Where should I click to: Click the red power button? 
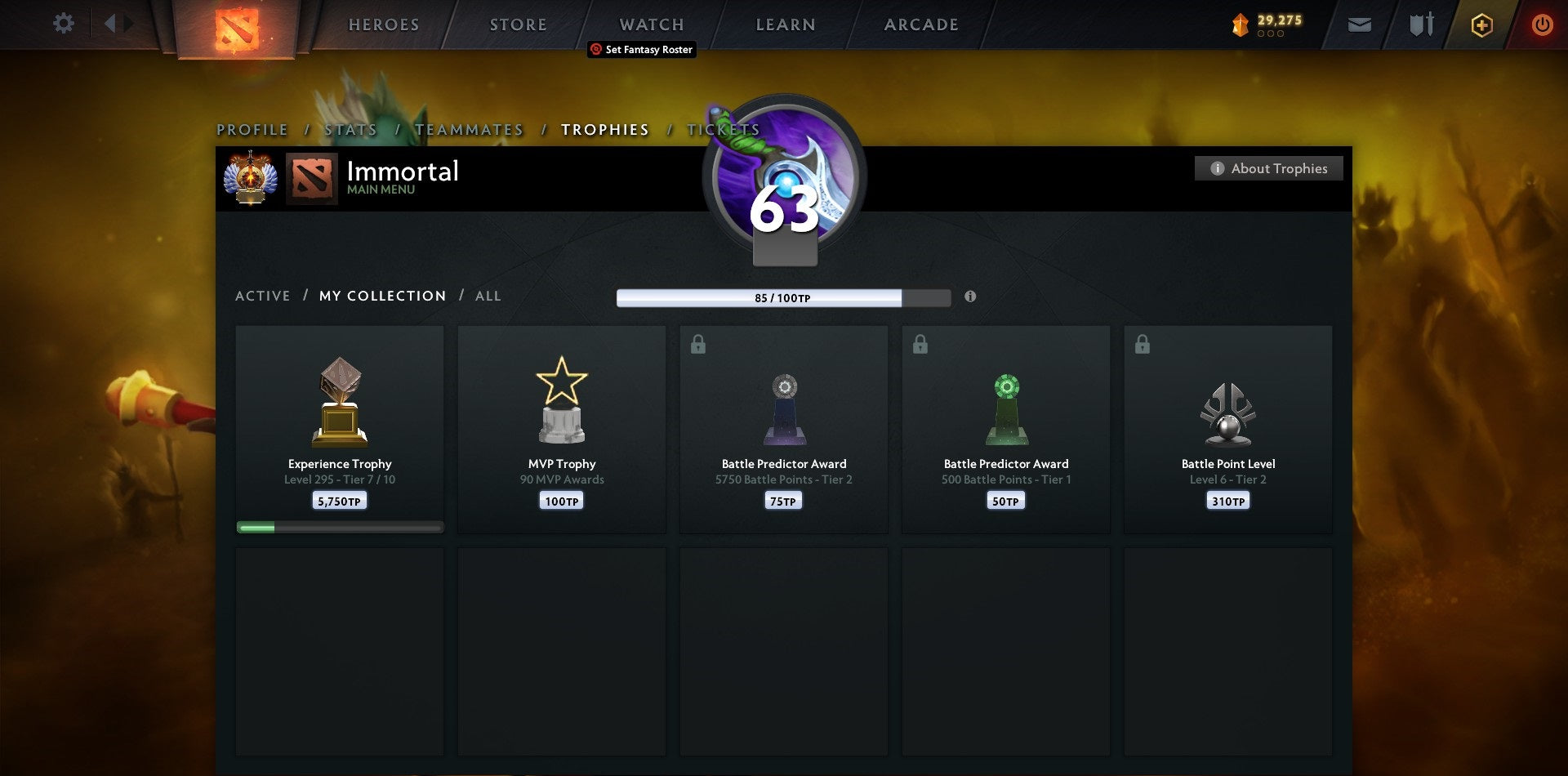pos(1543,24)
